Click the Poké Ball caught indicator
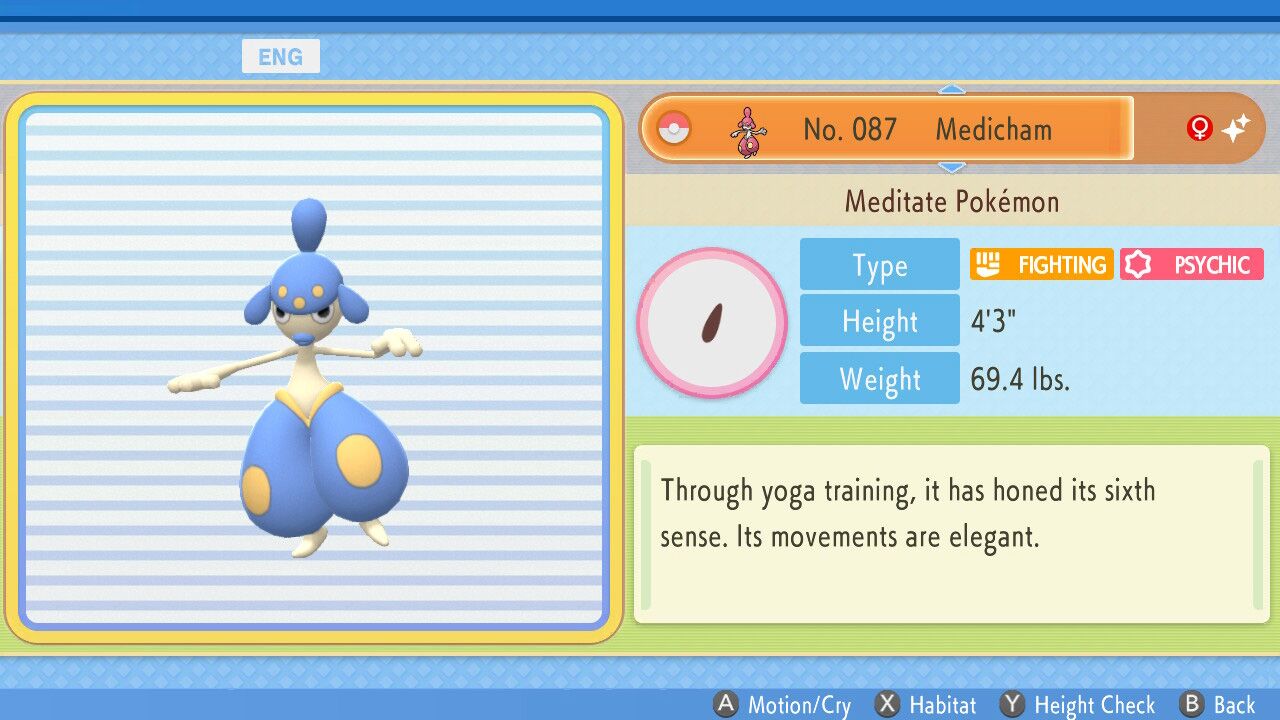This screenshot has width=1280, height=720. pyautogui.click(x=674, y=128)
